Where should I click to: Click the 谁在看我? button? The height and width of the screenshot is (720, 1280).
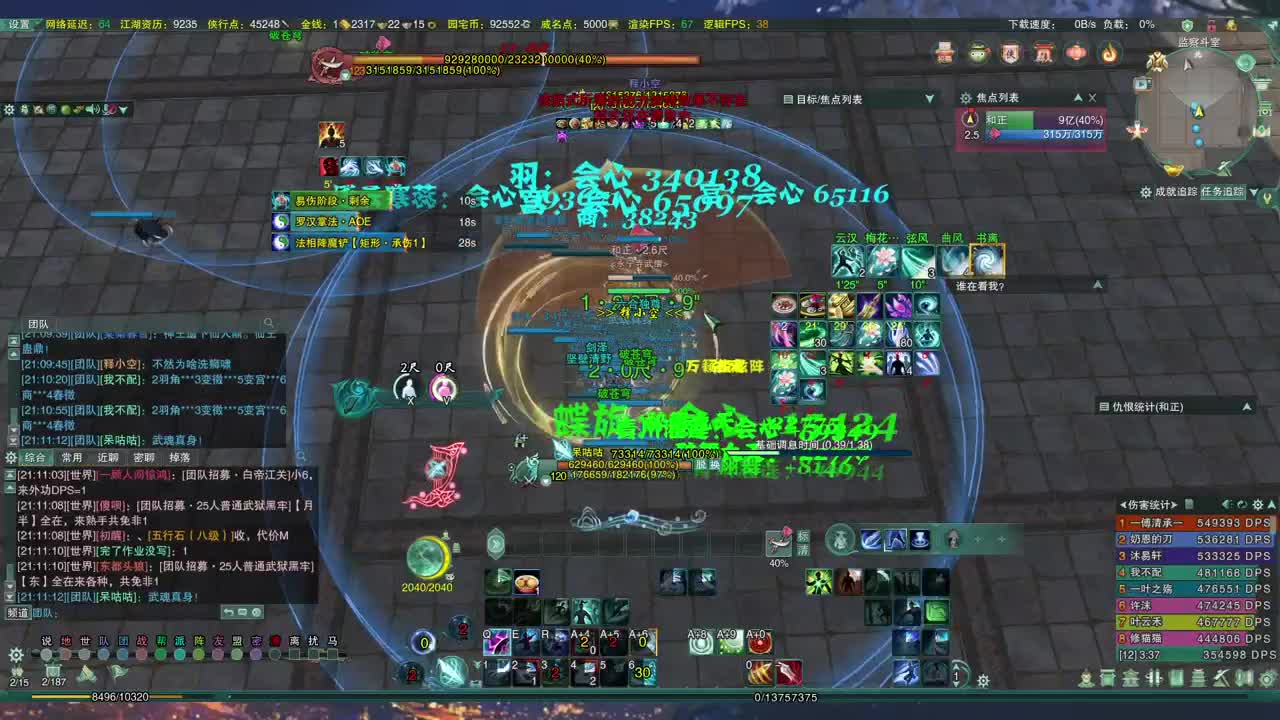[x=979, y=284]
